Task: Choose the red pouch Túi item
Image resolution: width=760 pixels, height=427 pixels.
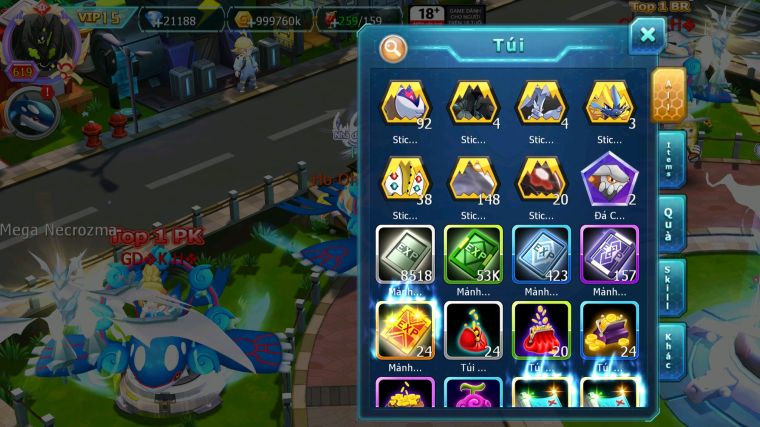Action: 473,329
